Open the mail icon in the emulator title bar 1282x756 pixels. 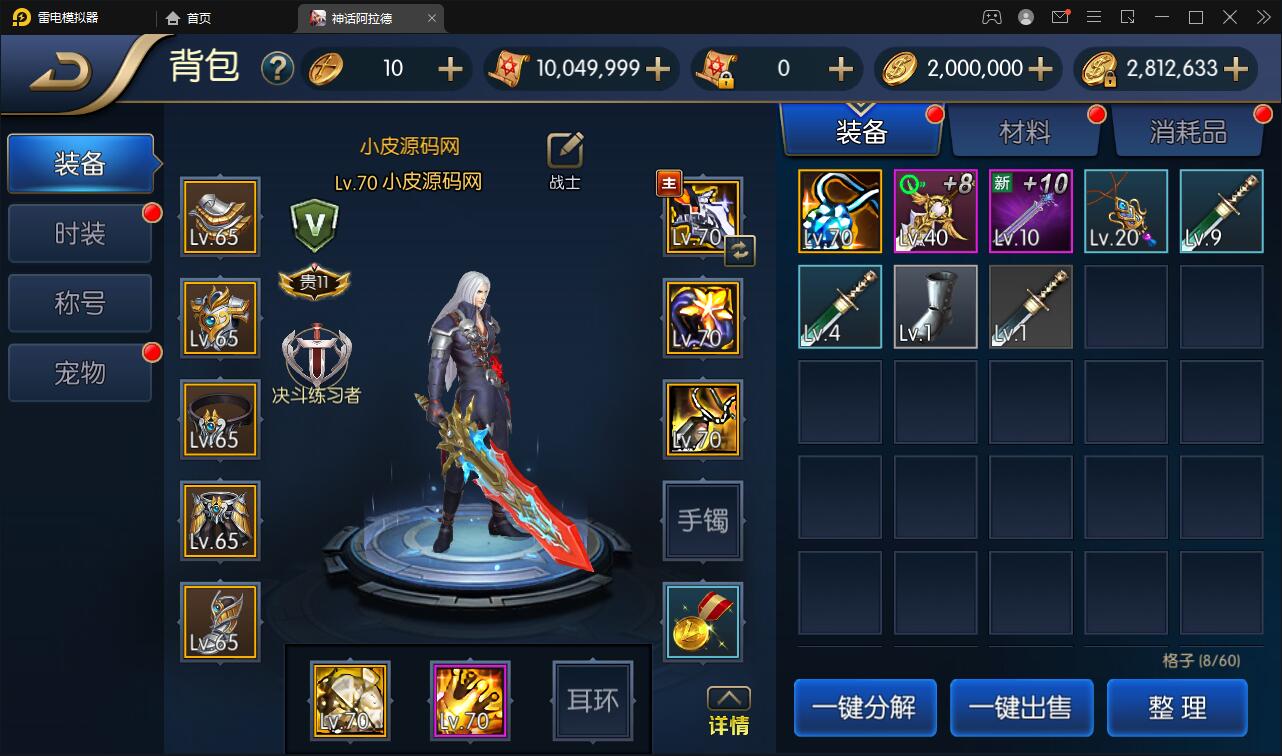click(1060, 16)
